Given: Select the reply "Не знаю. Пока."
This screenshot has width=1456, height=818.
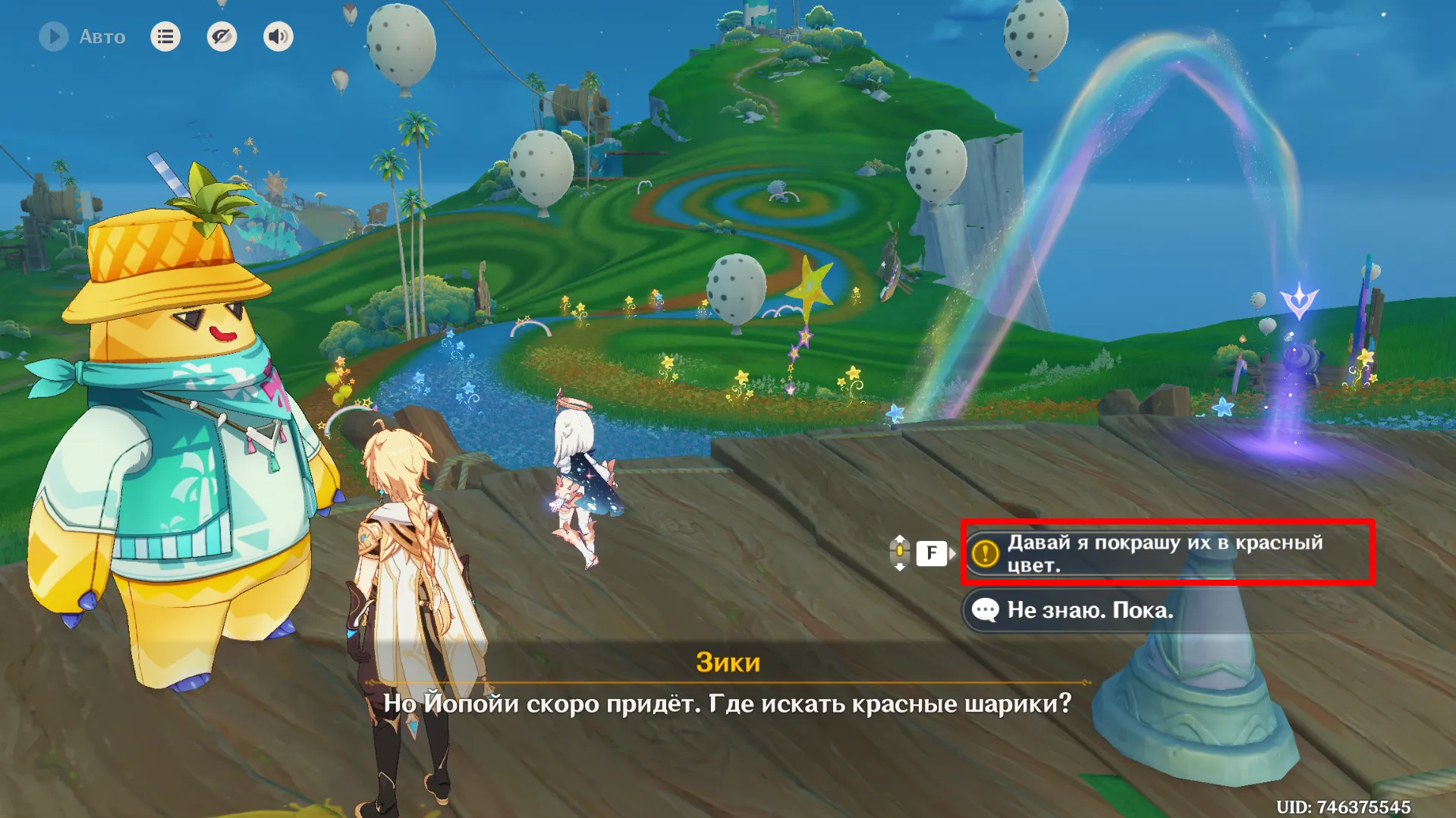Looking at the screenshot, I should pyautogui.click(x=1090, y=610).
